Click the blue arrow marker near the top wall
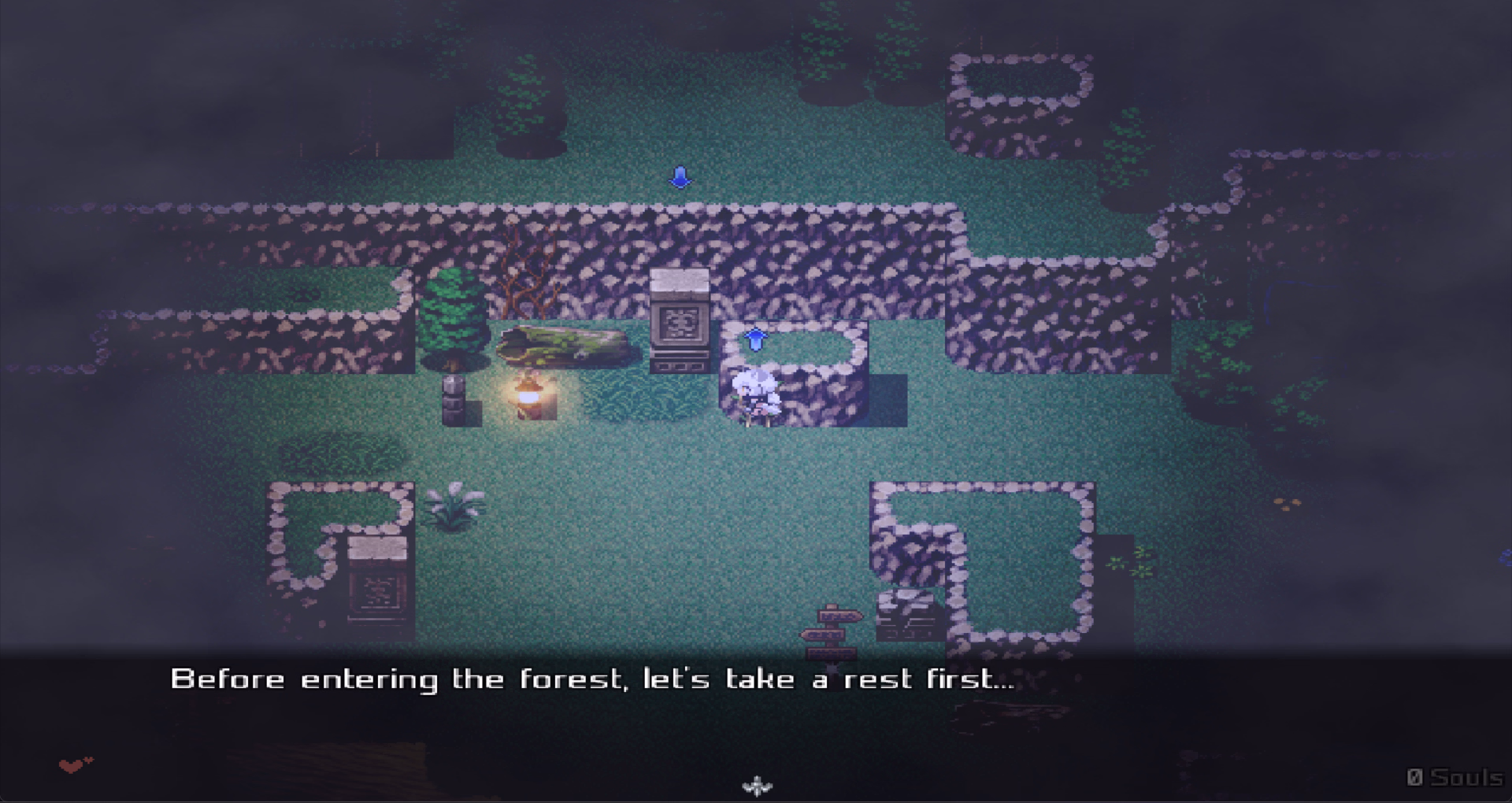1512x803 pixels. coord(680,176)
